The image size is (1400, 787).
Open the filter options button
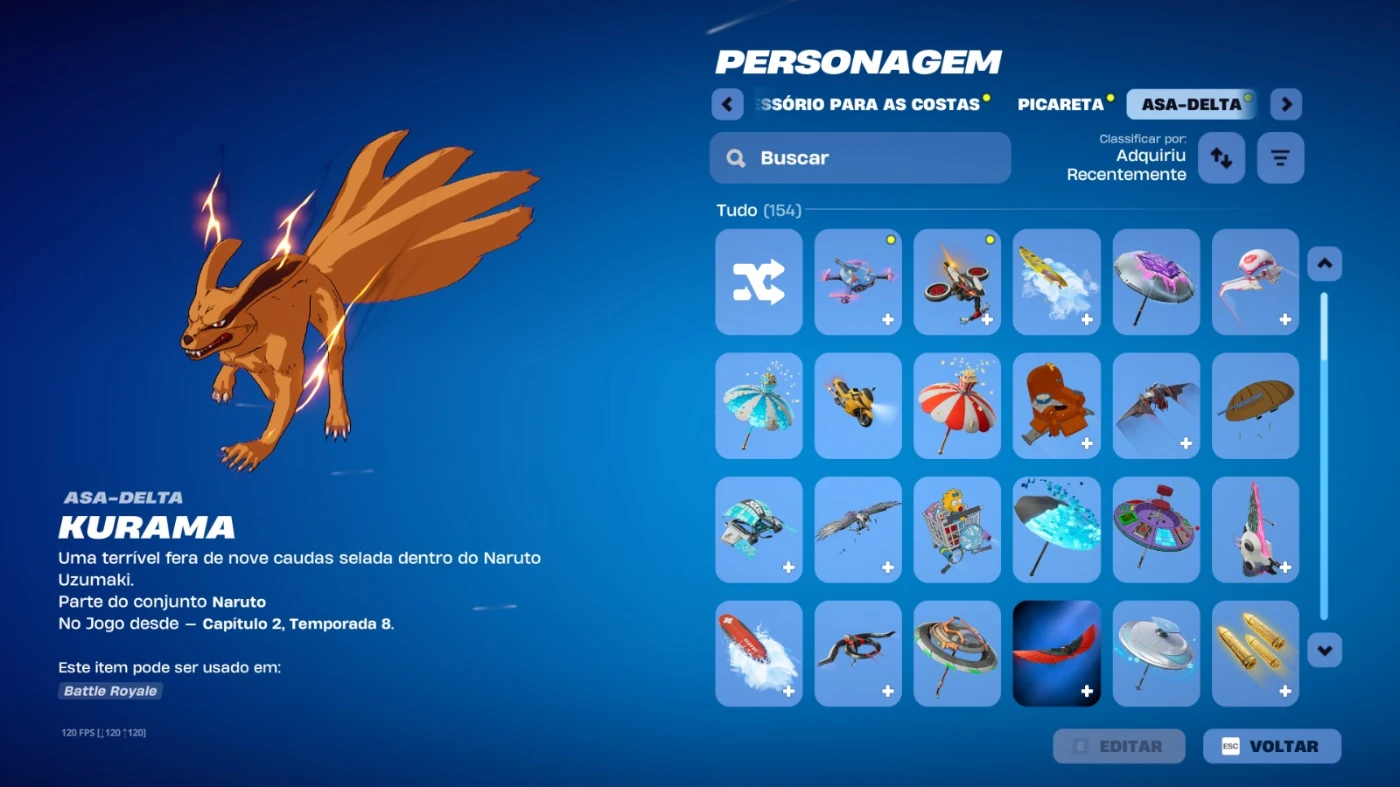[1280, 158]
